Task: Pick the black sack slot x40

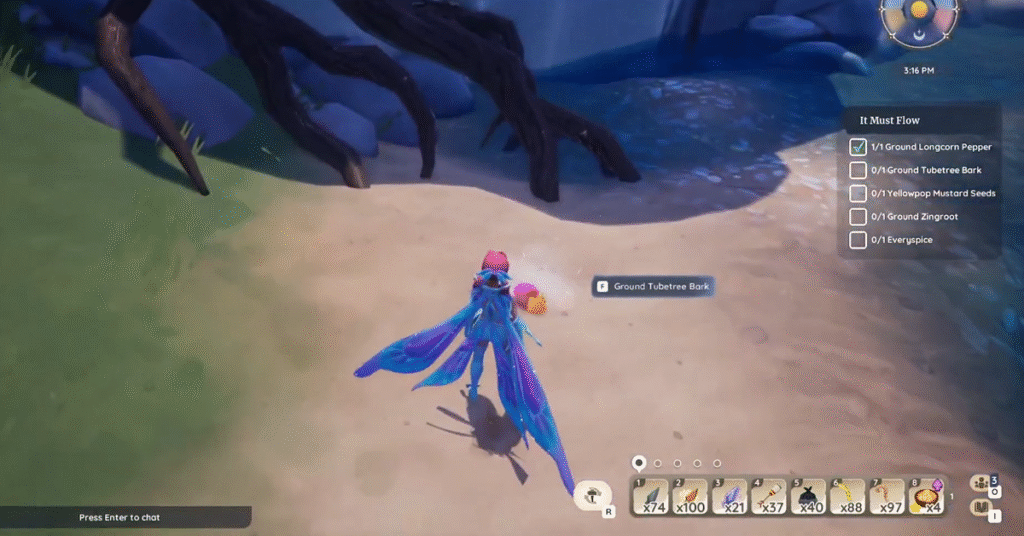Action: click(809, 497)
